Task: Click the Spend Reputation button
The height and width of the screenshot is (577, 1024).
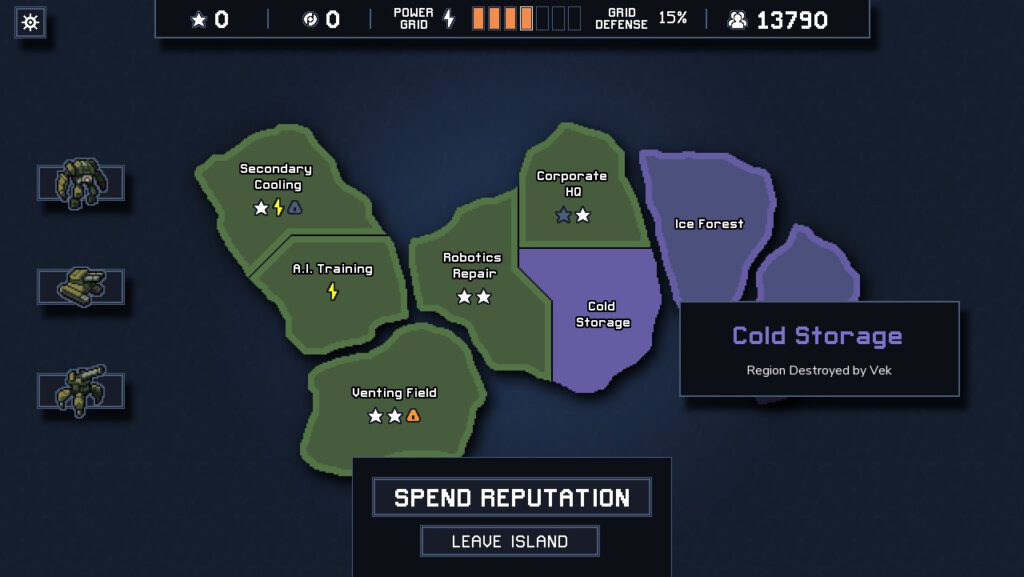Action: (x=511, y=497)
